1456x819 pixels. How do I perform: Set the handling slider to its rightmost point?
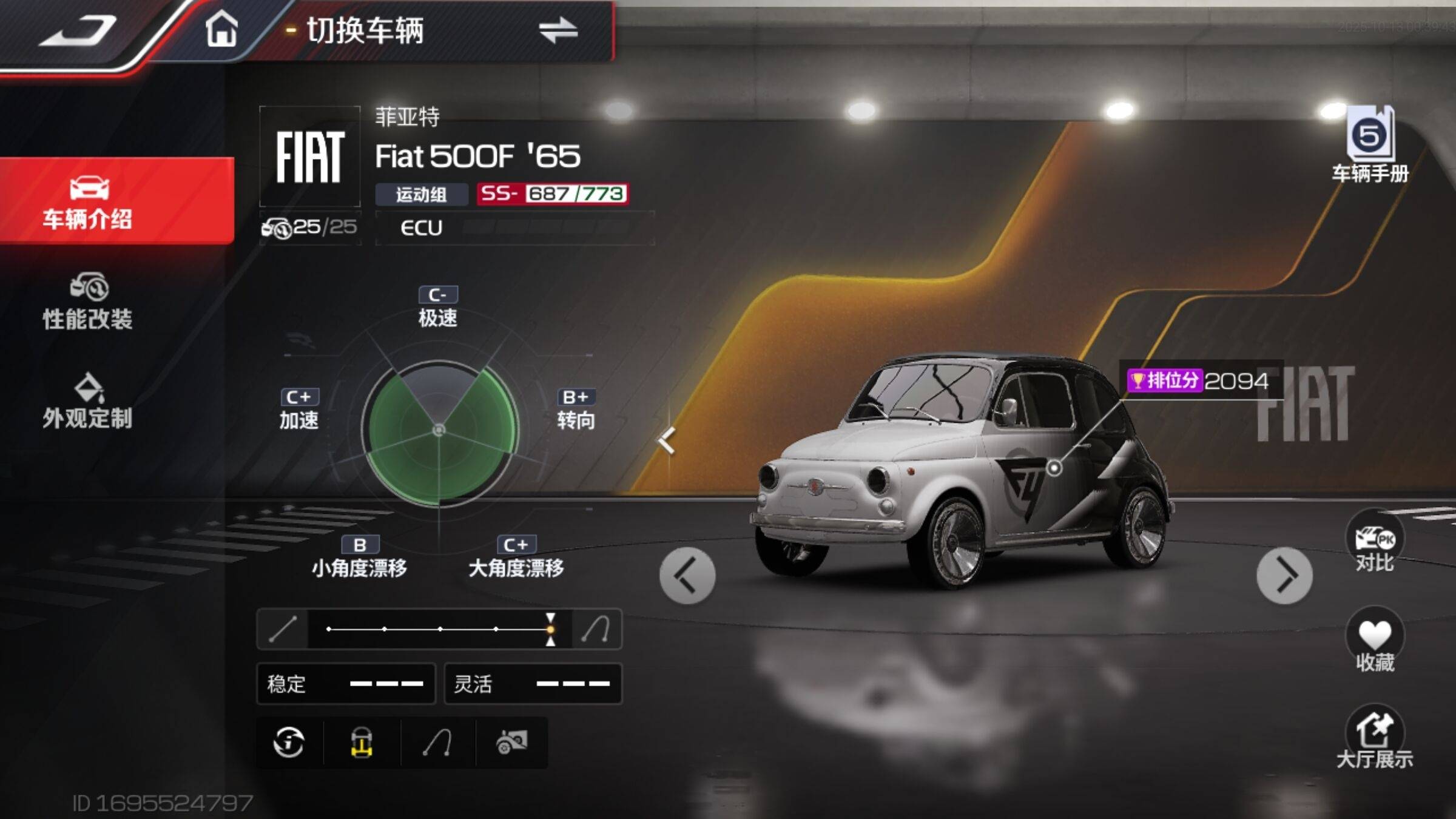coord(550,629)
